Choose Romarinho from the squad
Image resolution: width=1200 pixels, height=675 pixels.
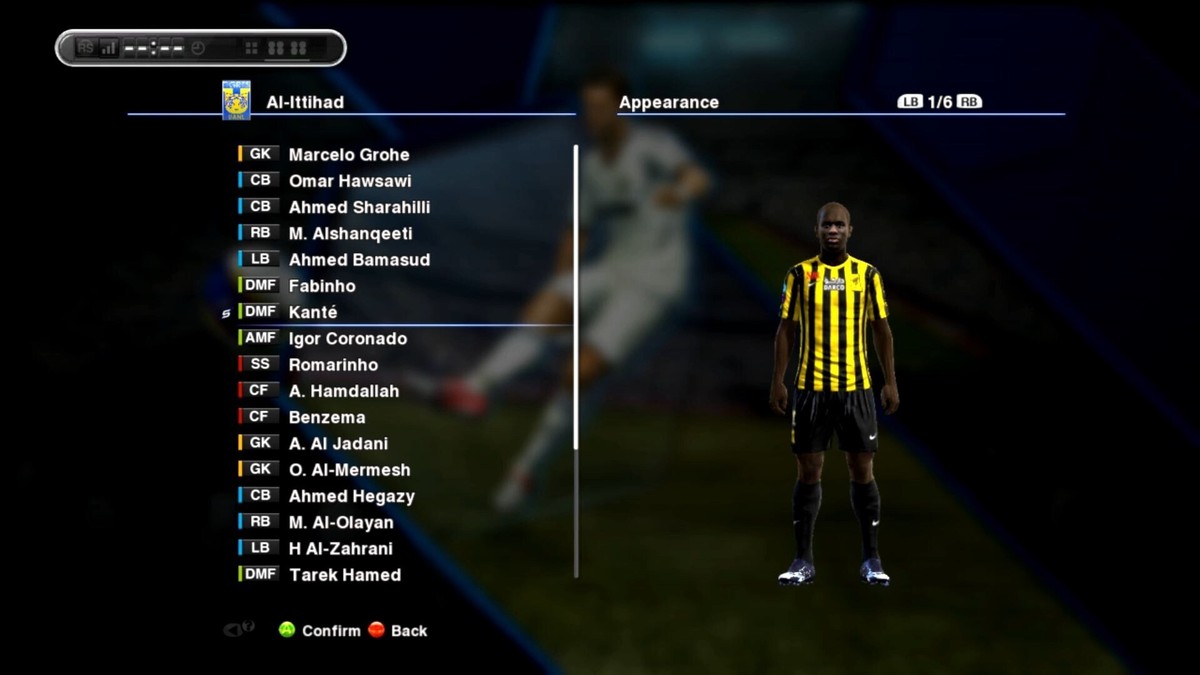[333, 365]
